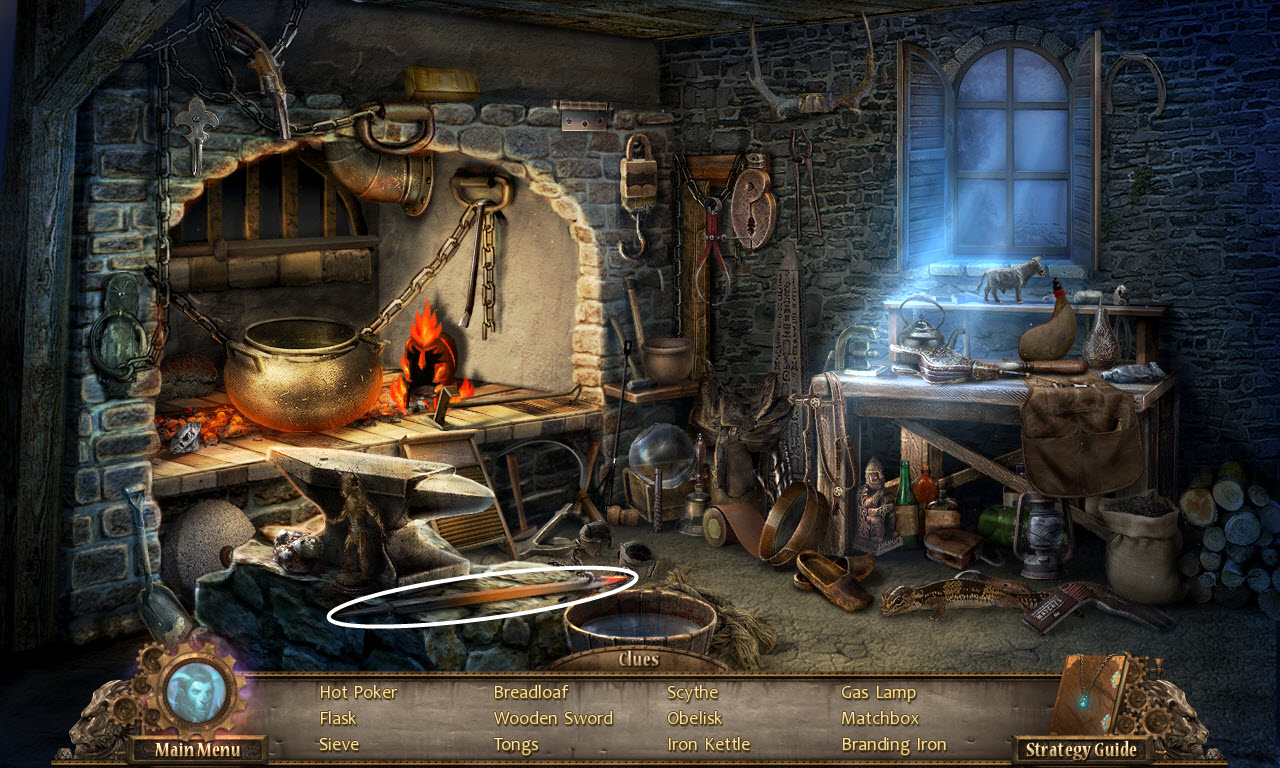Click the Clues tab above the list

point(638,659)
